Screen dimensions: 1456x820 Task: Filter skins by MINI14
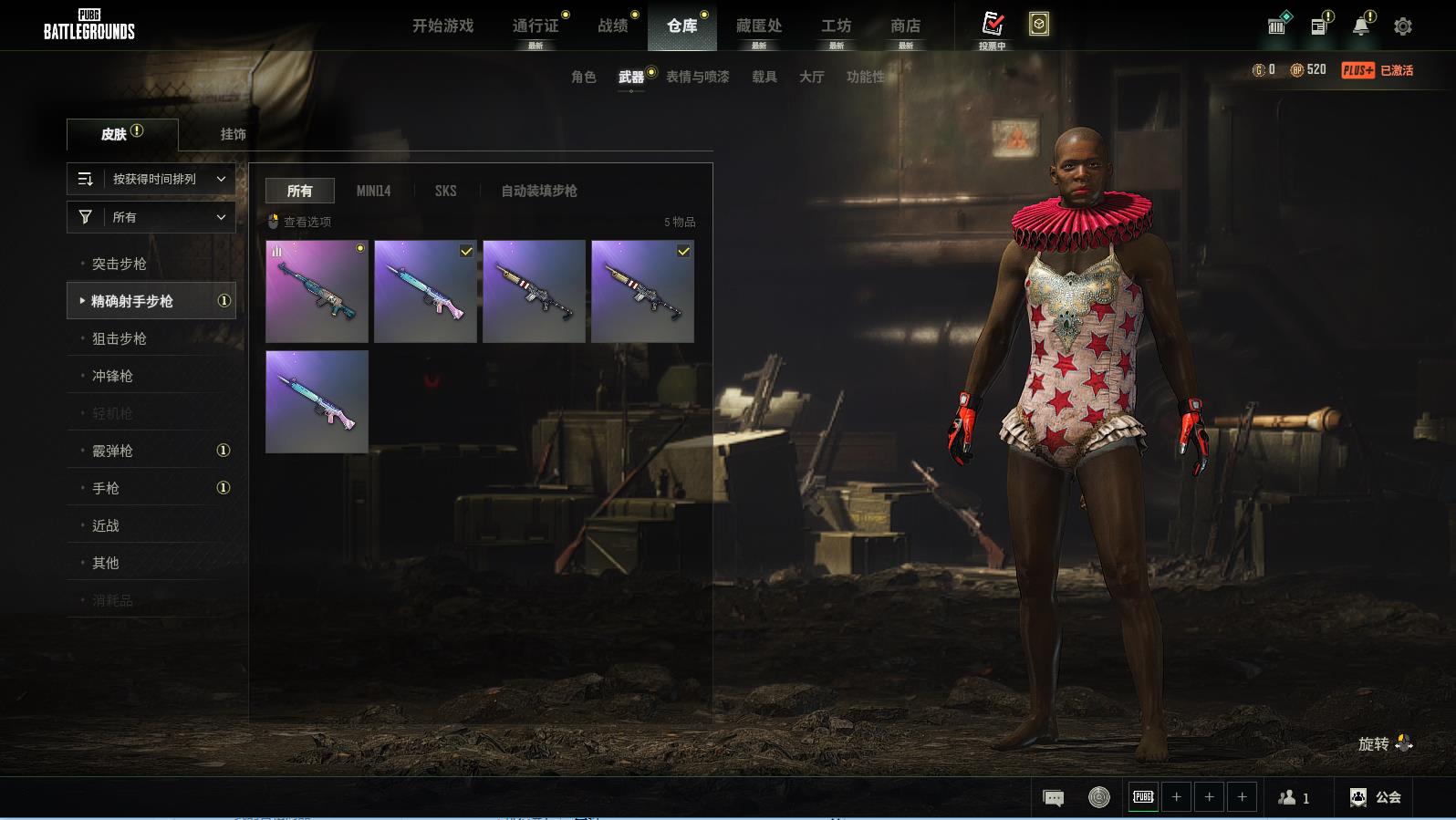point(373,191)
